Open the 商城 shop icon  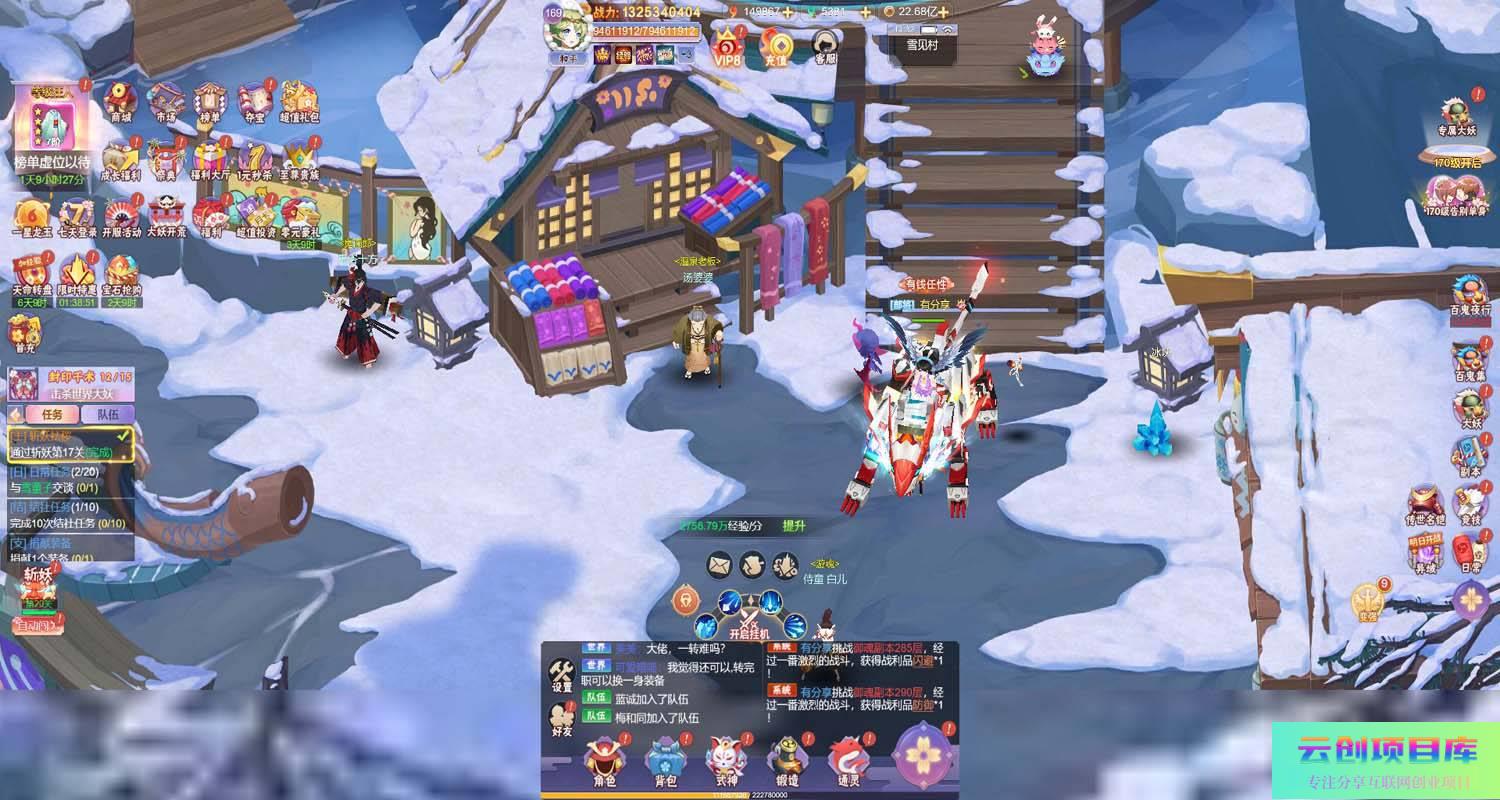[121, 100]
